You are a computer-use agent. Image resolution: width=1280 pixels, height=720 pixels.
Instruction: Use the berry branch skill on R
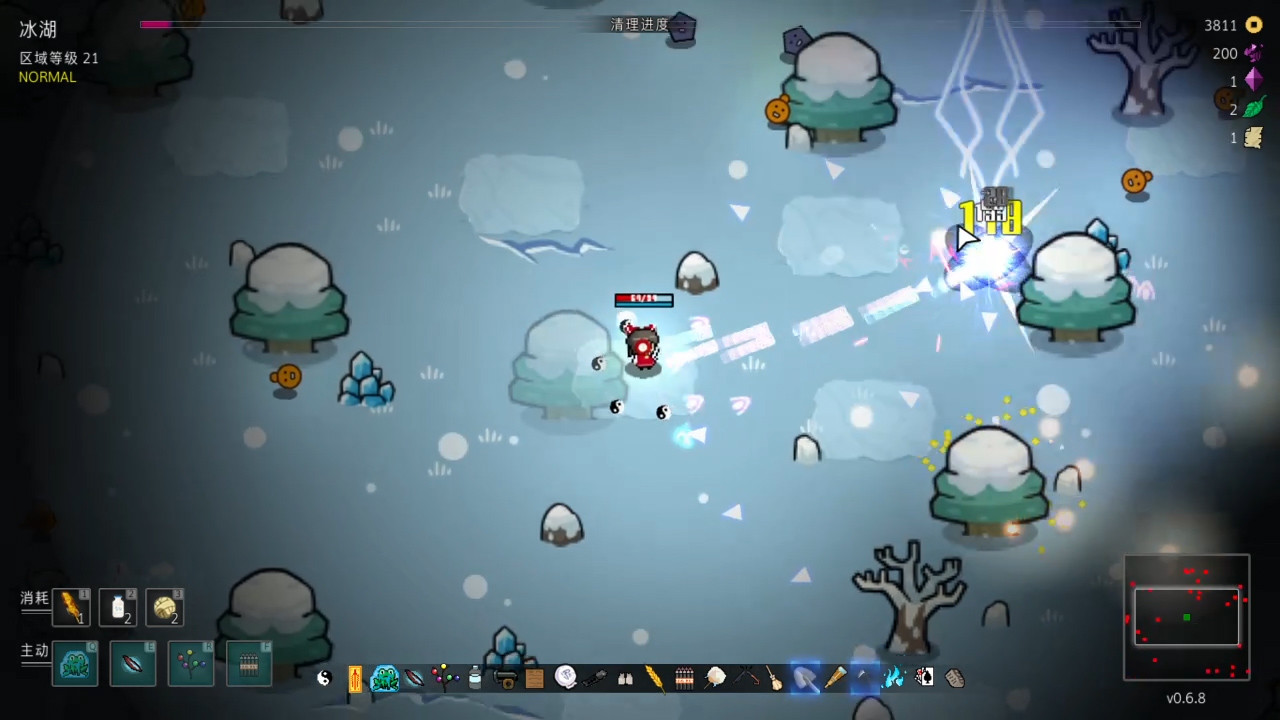click(x=191, y=663)
